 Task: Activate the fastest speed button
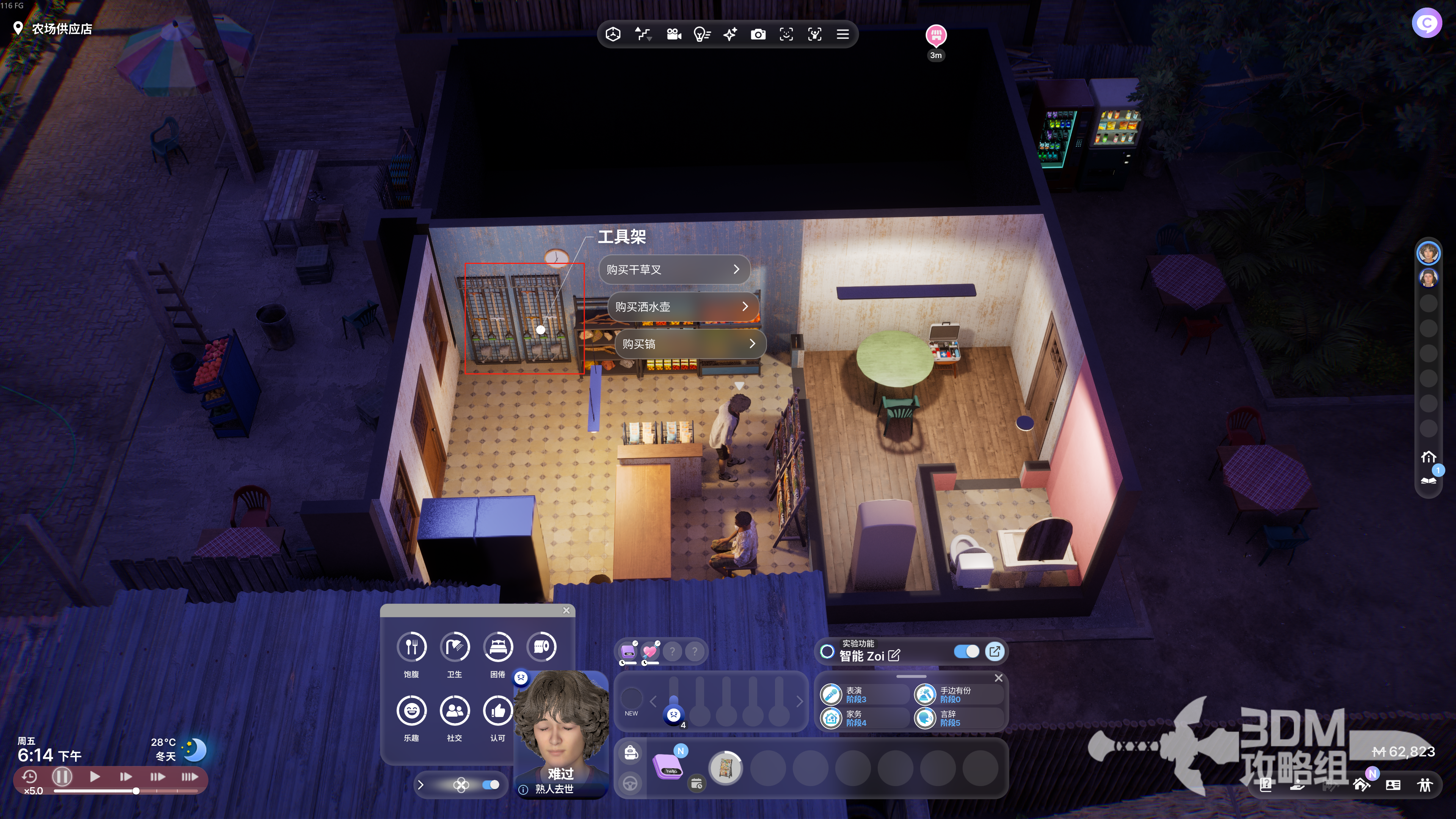pos(189,777)
